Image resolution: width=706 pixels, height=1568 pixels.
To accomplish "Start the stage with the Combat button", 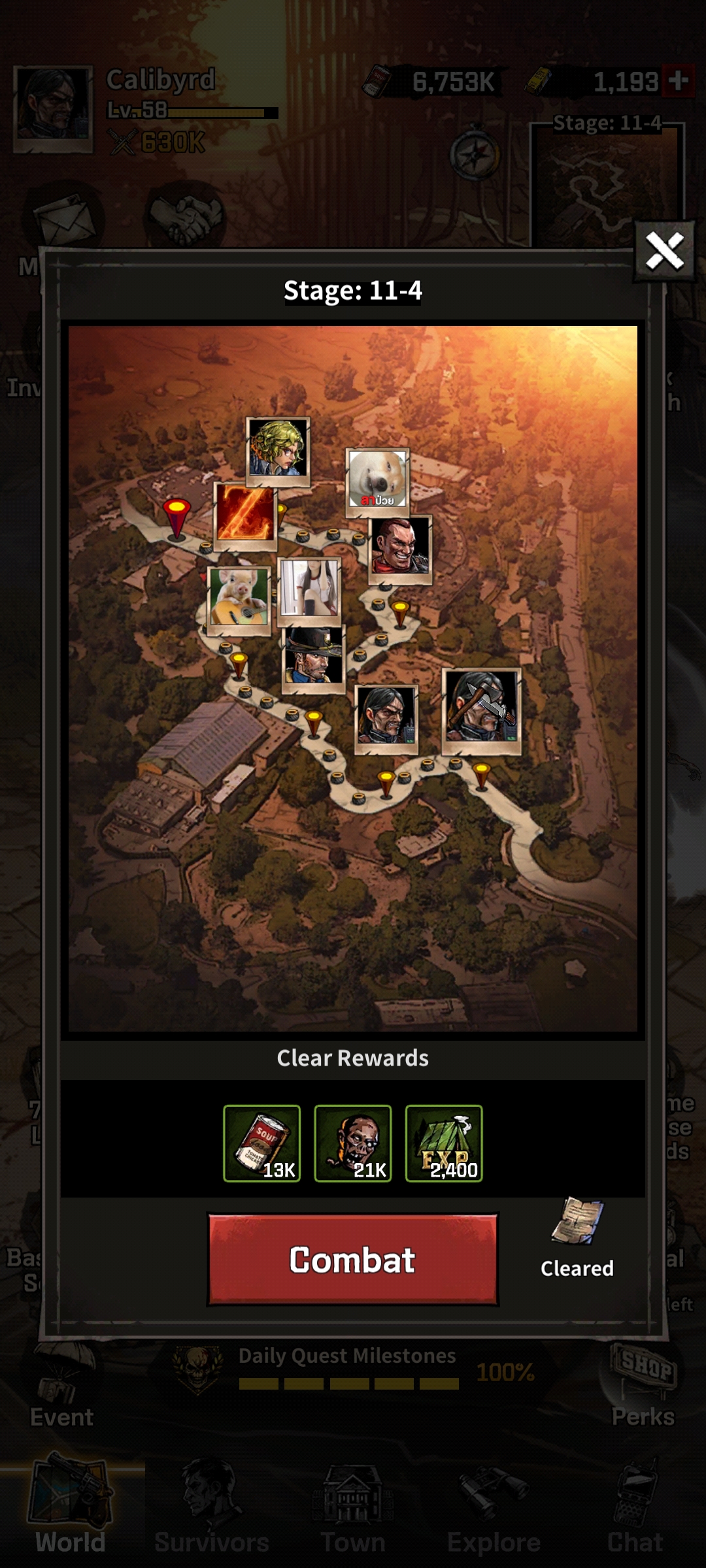I will pos(352,1260).
